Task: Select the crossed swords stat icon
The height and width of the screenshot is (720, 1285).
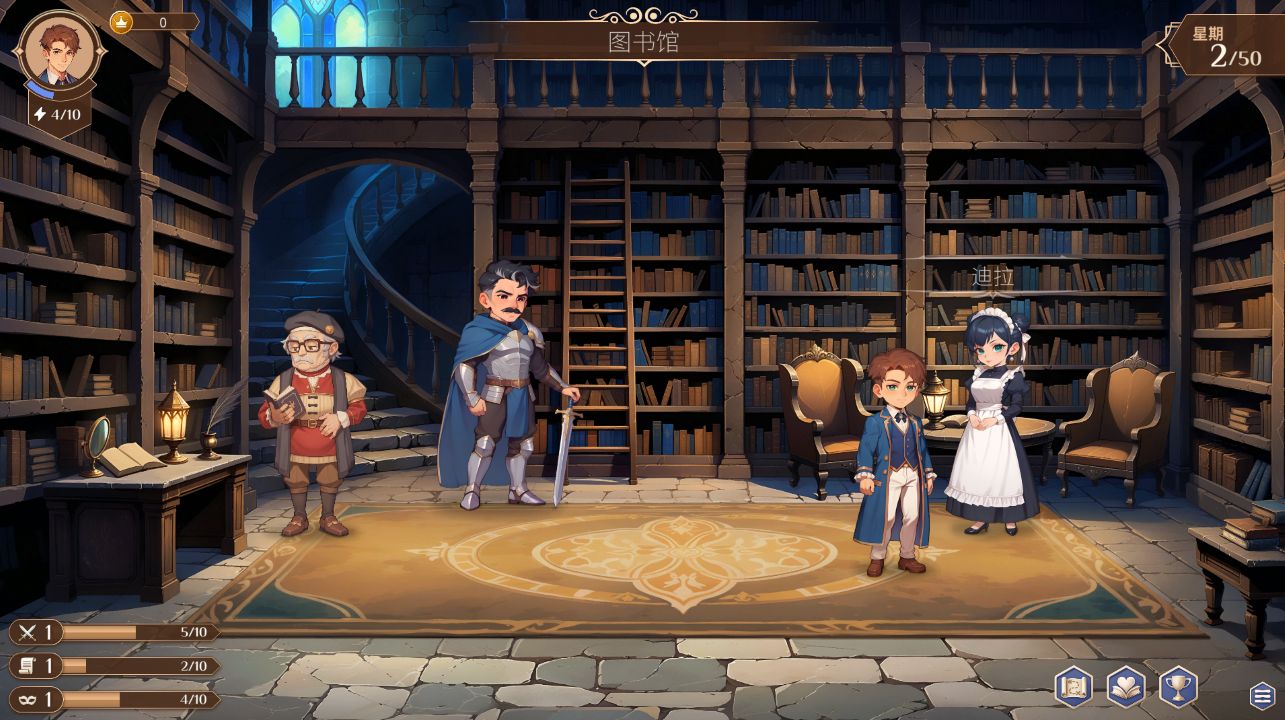Action: [30, 632]
